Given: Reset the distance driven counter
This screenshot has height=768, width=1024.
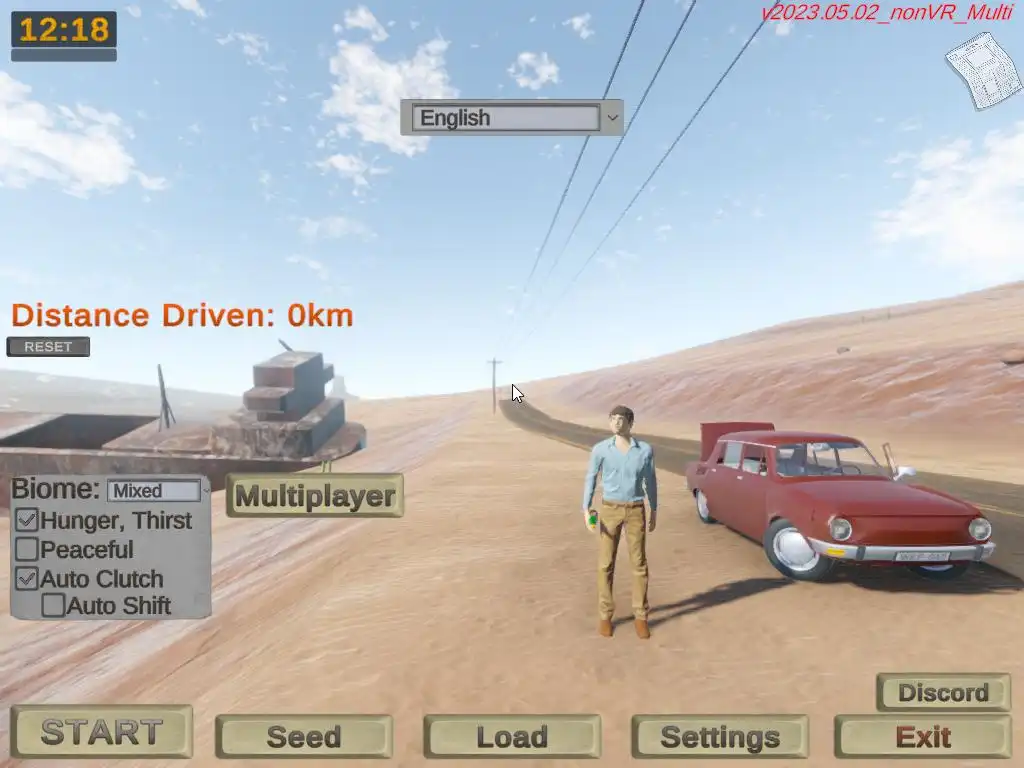Looking at the screenshot, I should pyautogui.click(x=48, y=347).
